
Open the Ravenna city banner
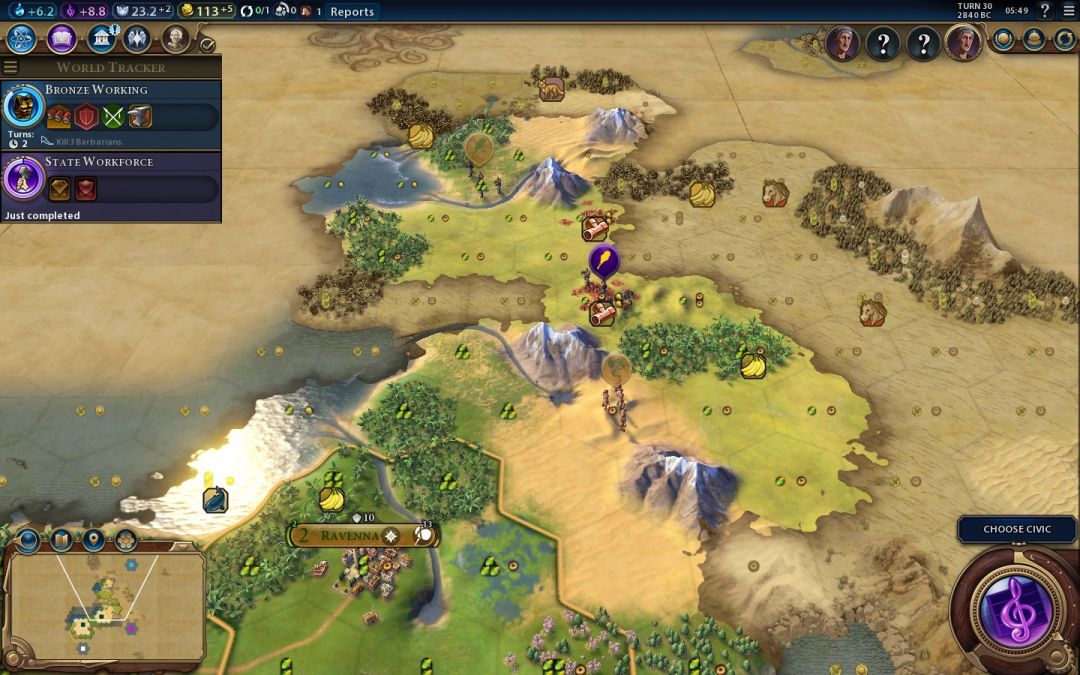[350, 535]
